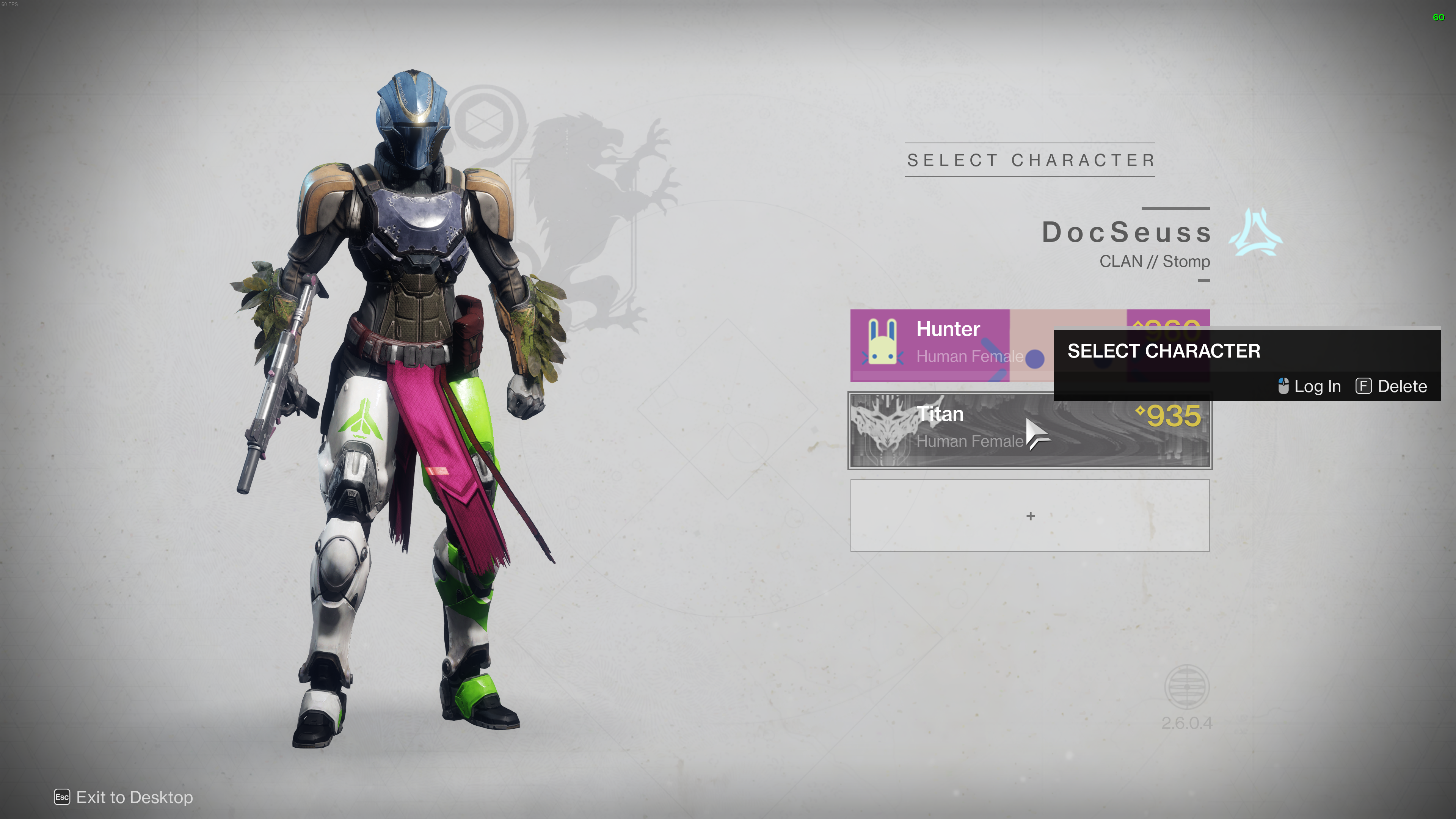Click Delete on the character tooltip
This screenshot has width=1456, height=819.
pos(1392,386)
